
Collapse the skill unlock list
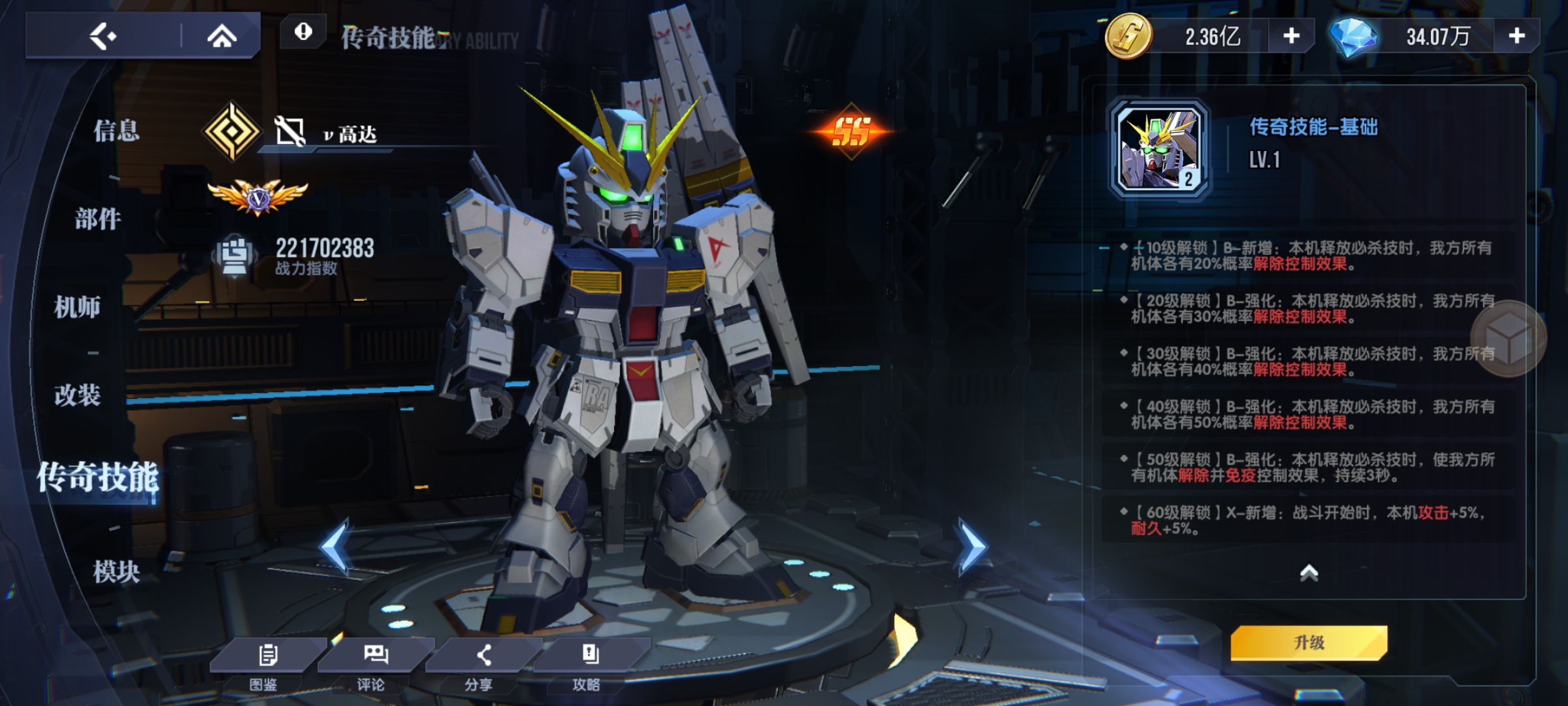tap(1309, 573)
